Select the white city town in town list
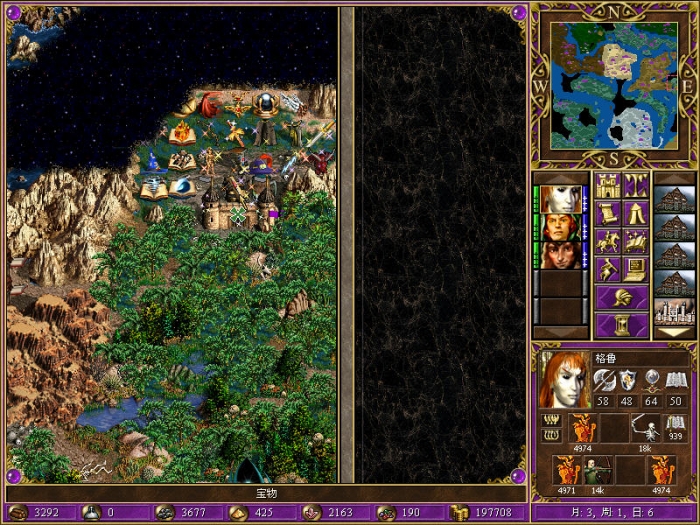 [672, 311]
